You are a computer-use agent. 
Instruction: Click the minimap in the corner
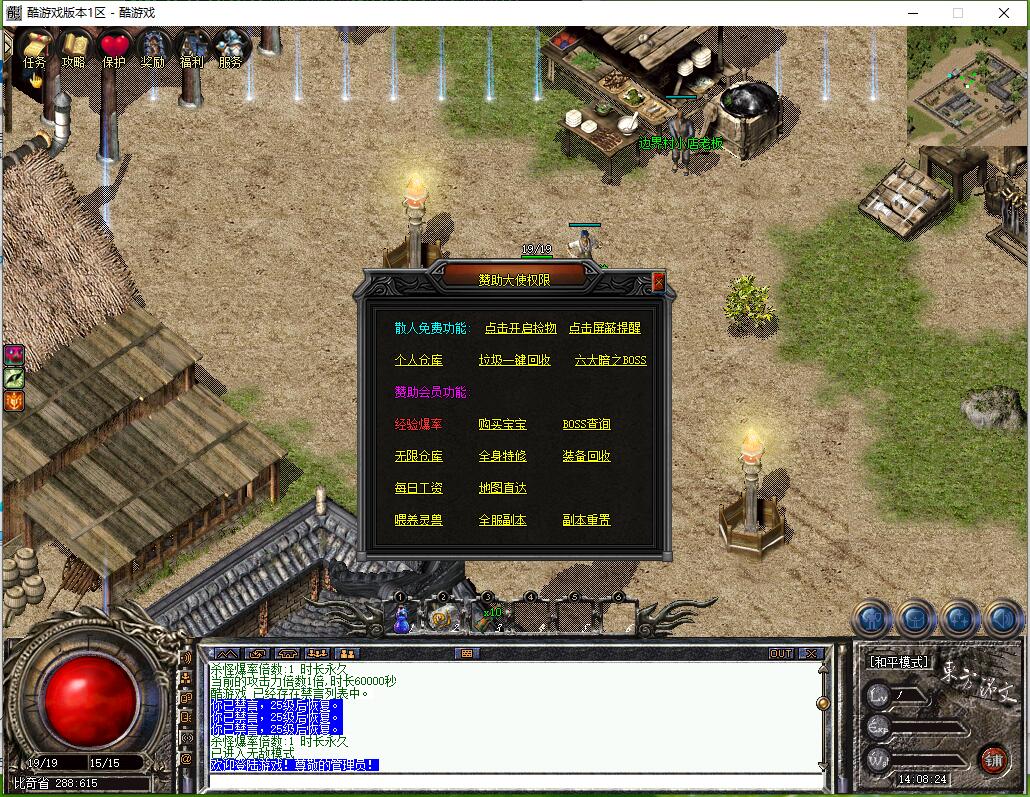967,84
